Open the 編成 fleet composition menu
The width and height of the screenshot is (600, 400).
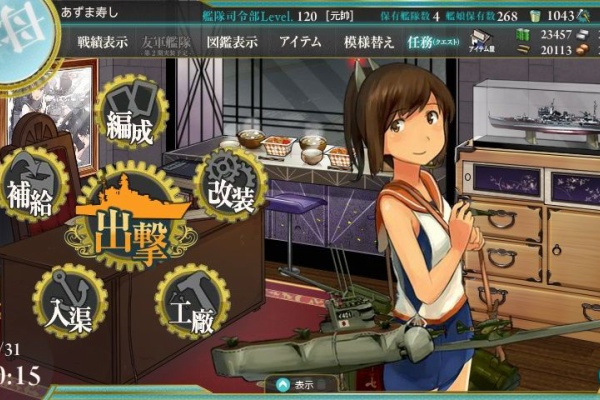point(133,115)
